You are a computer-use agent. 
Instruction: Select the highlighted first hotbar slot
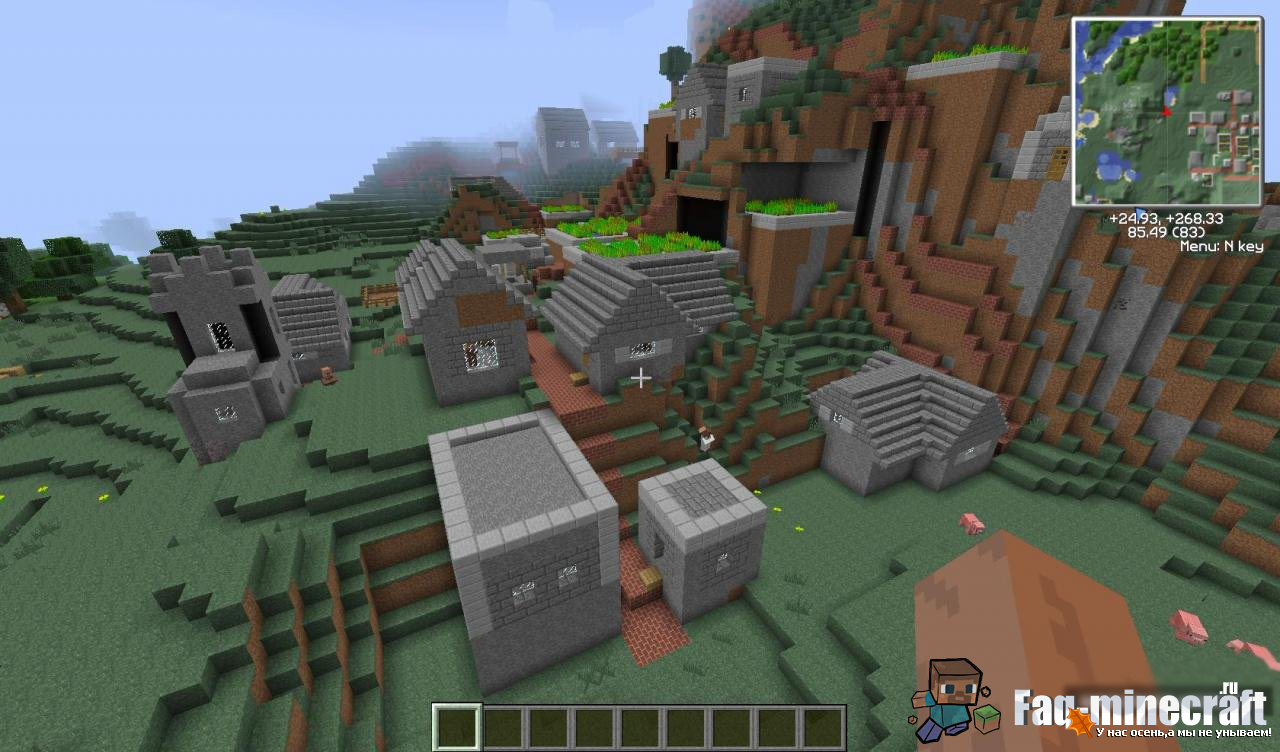click(457, 727)
